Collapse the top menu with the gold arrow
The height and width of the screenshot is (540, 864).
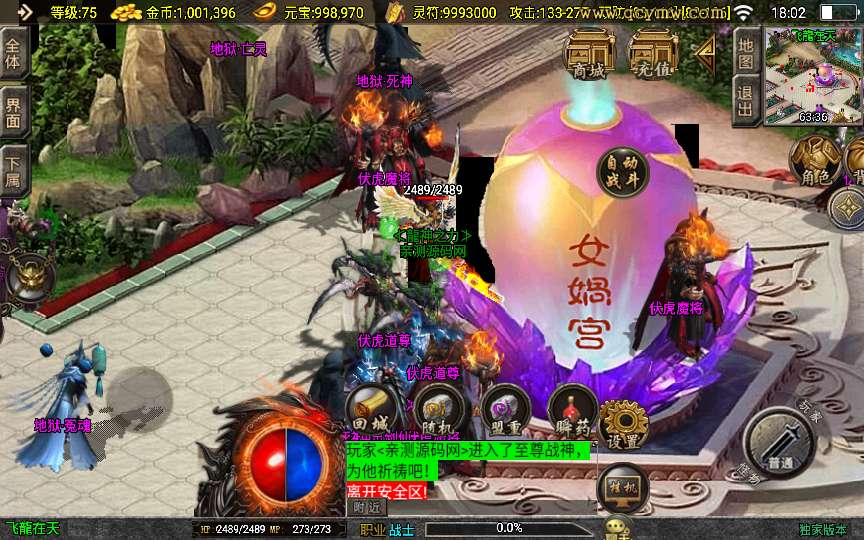pyautogui.click(x=706, y=50)
